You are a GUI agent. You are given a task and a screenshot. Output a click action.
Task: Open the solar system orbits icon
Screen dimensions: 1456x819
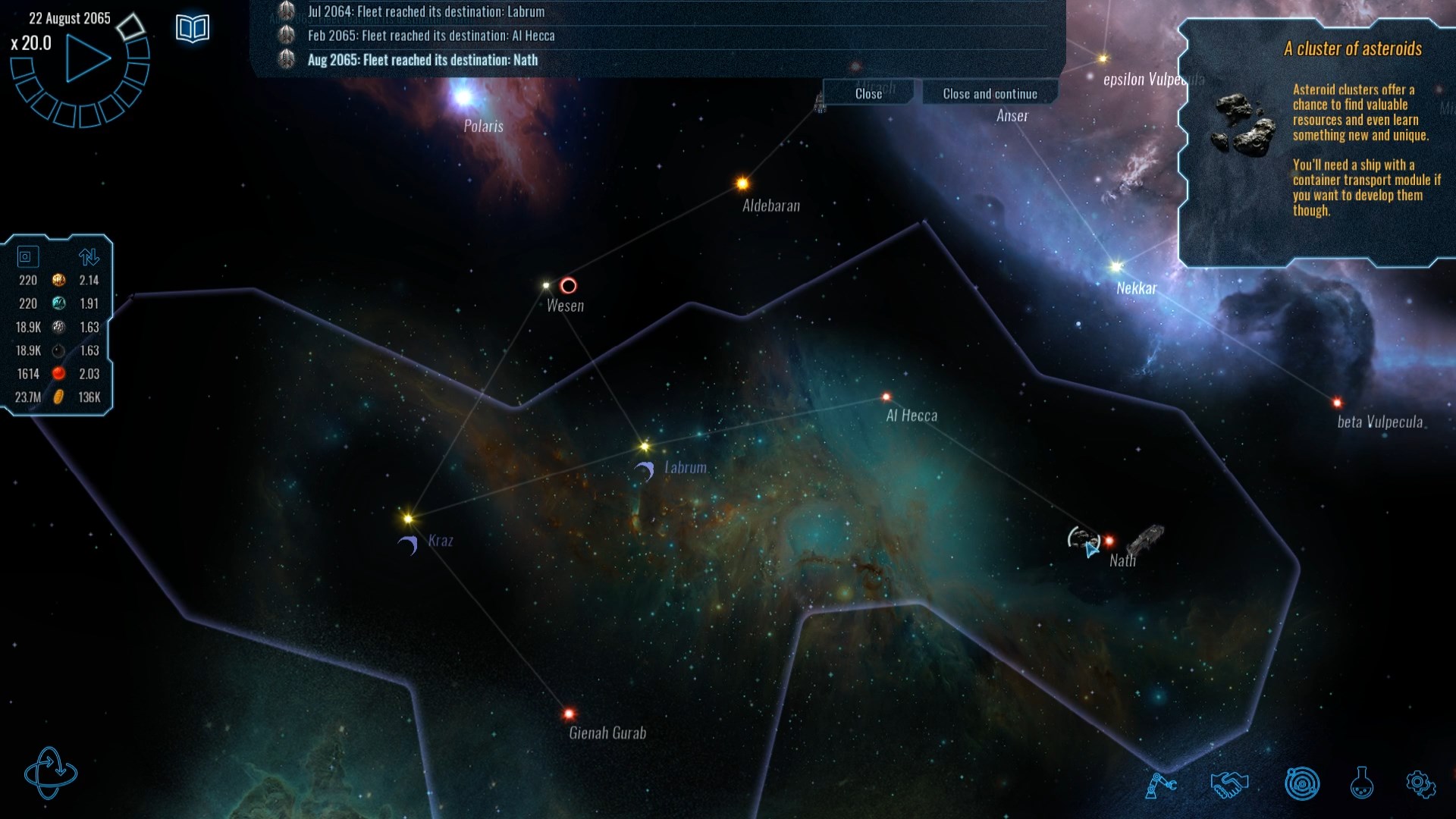coord(1302,784)
